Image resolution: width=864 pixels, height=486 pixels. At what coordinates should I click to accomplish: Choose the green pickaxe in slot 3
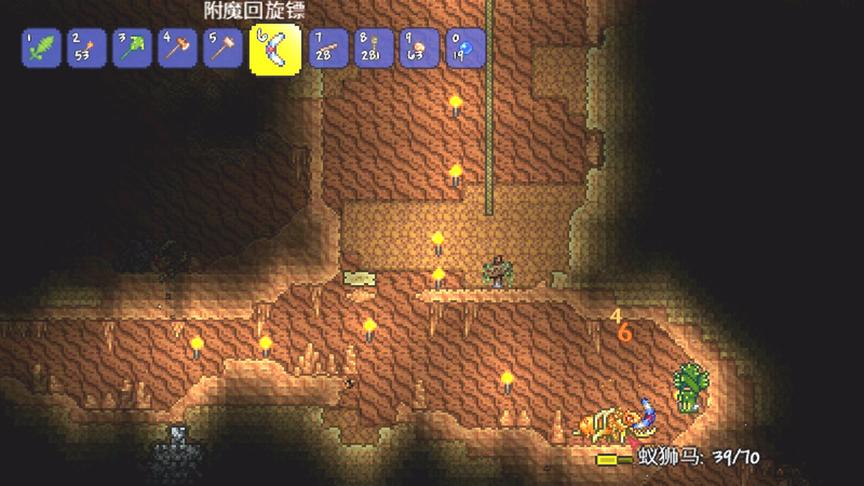(x=131, y=48)
